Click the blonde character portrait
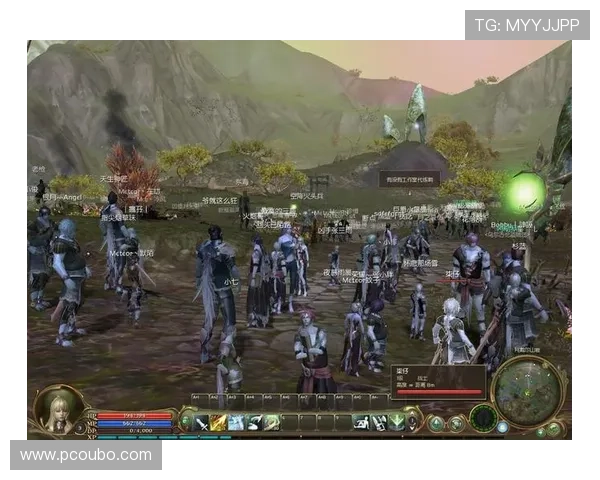 click(58, 408)
